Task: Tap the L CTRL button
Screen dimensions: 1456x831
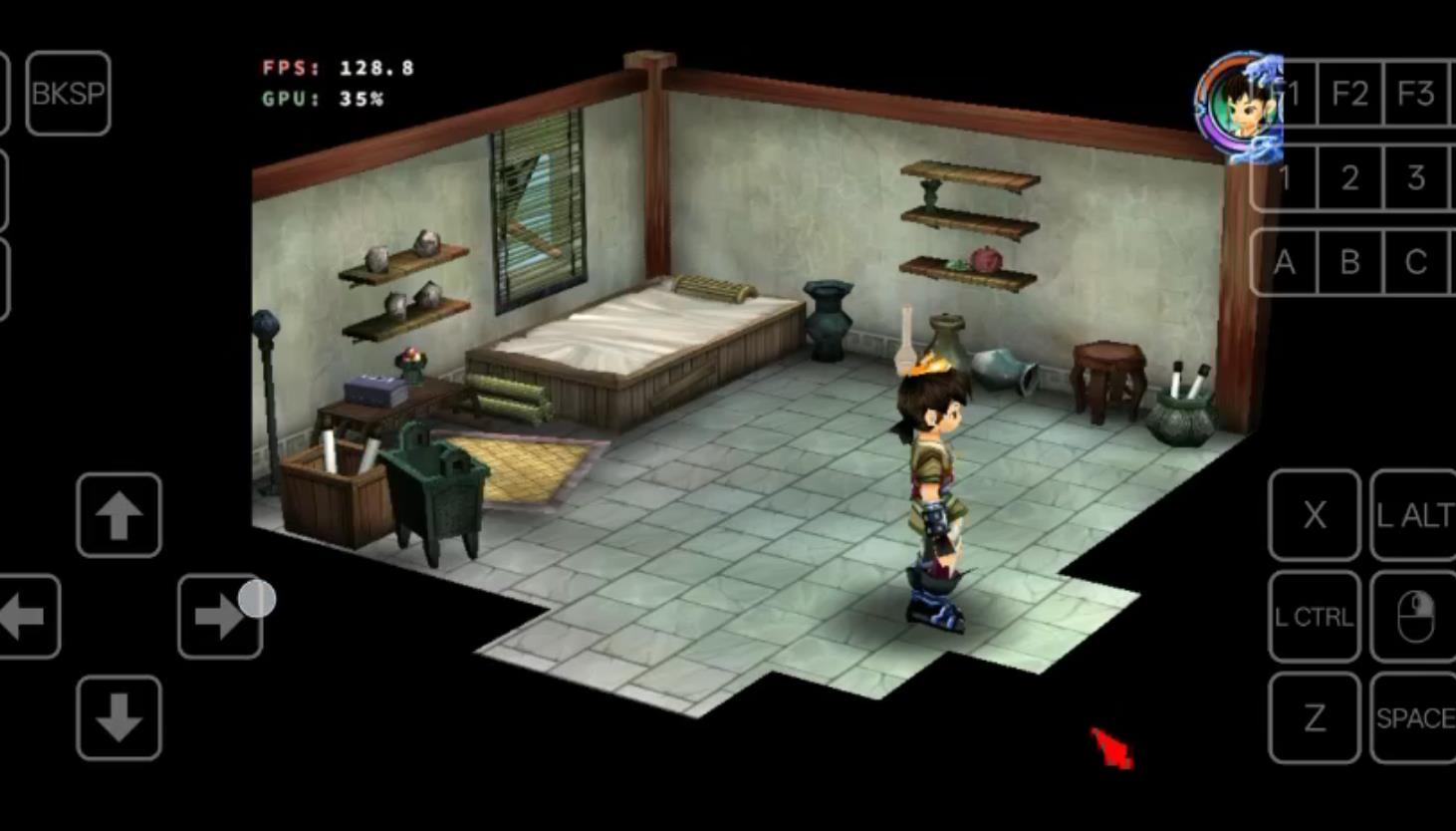Action: coord(1315,617)
